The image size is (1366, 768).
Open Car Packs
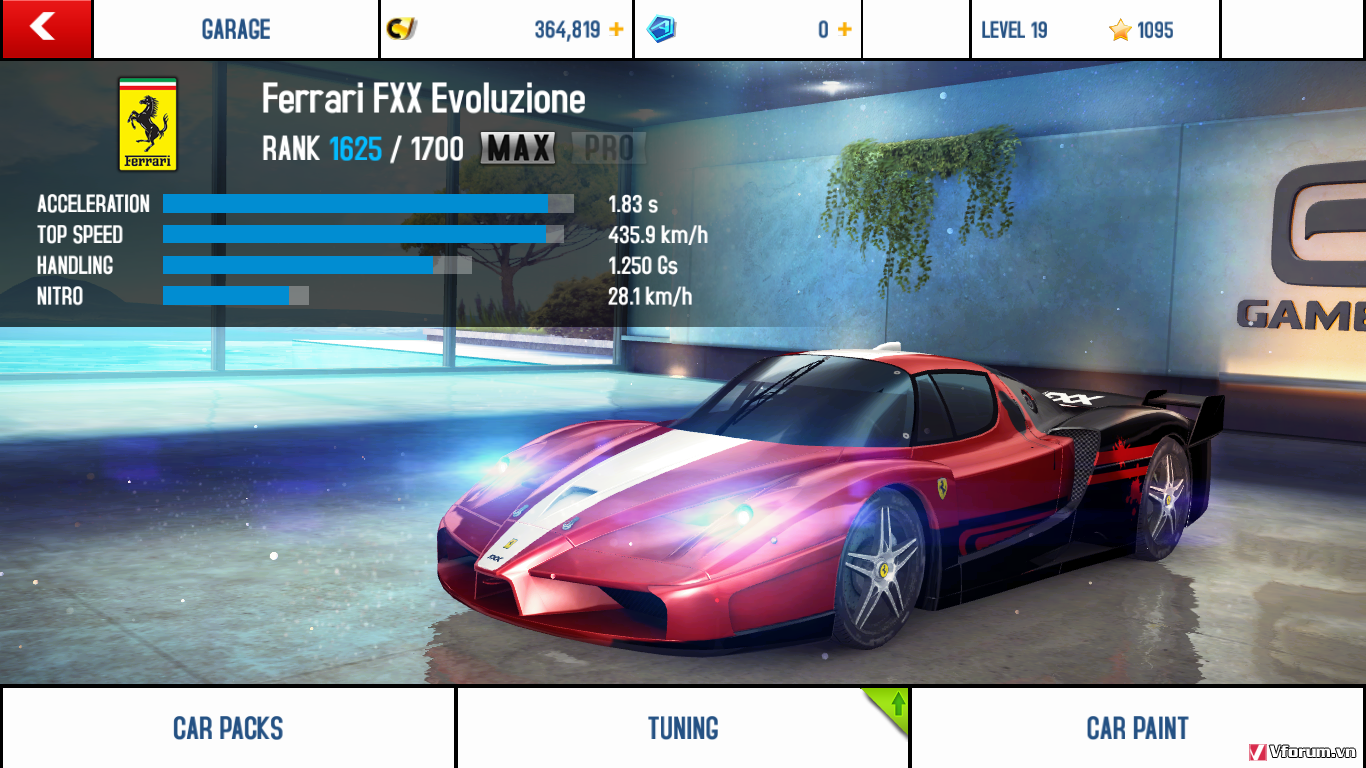[x=228, y=728]
